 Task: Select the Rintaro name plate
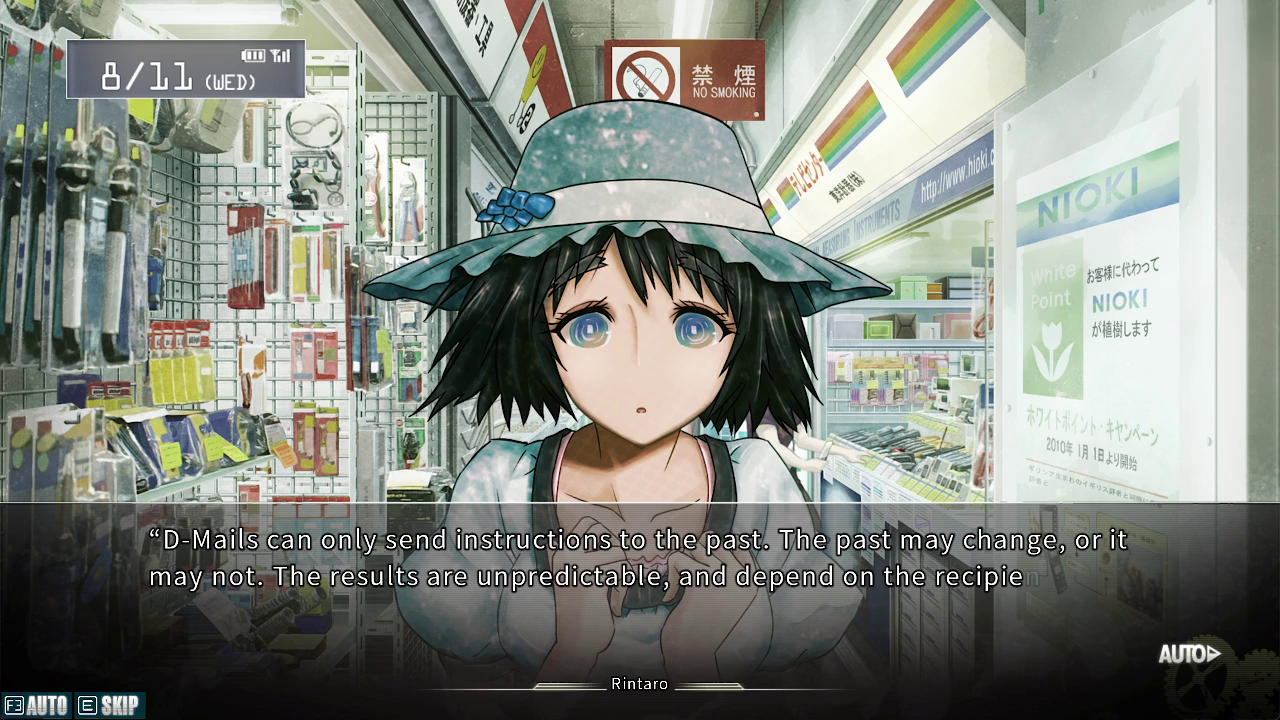(x=639, y=684)
